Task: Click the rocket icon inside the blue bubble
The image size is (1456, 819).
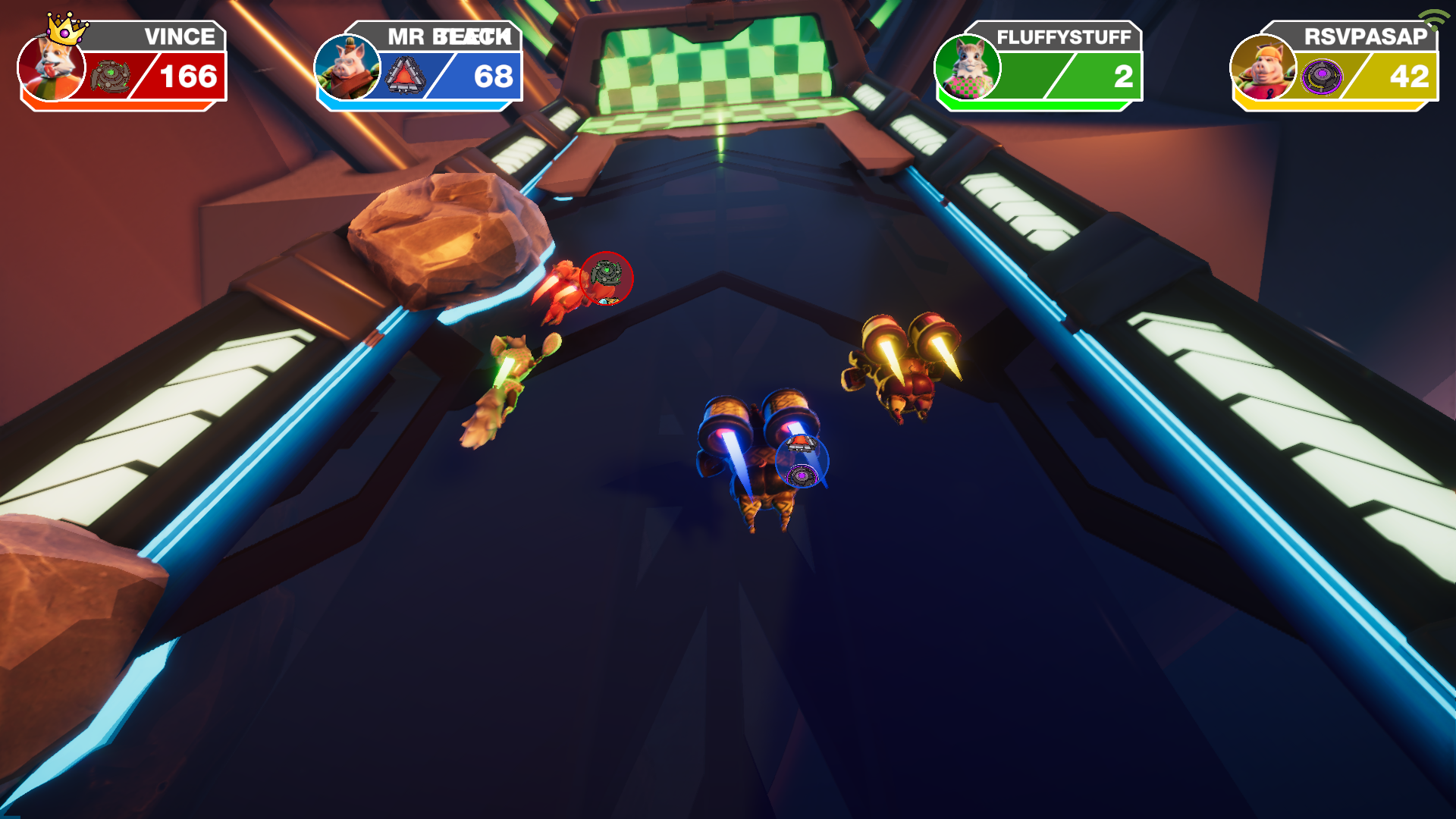Action: tap(801, 444)
